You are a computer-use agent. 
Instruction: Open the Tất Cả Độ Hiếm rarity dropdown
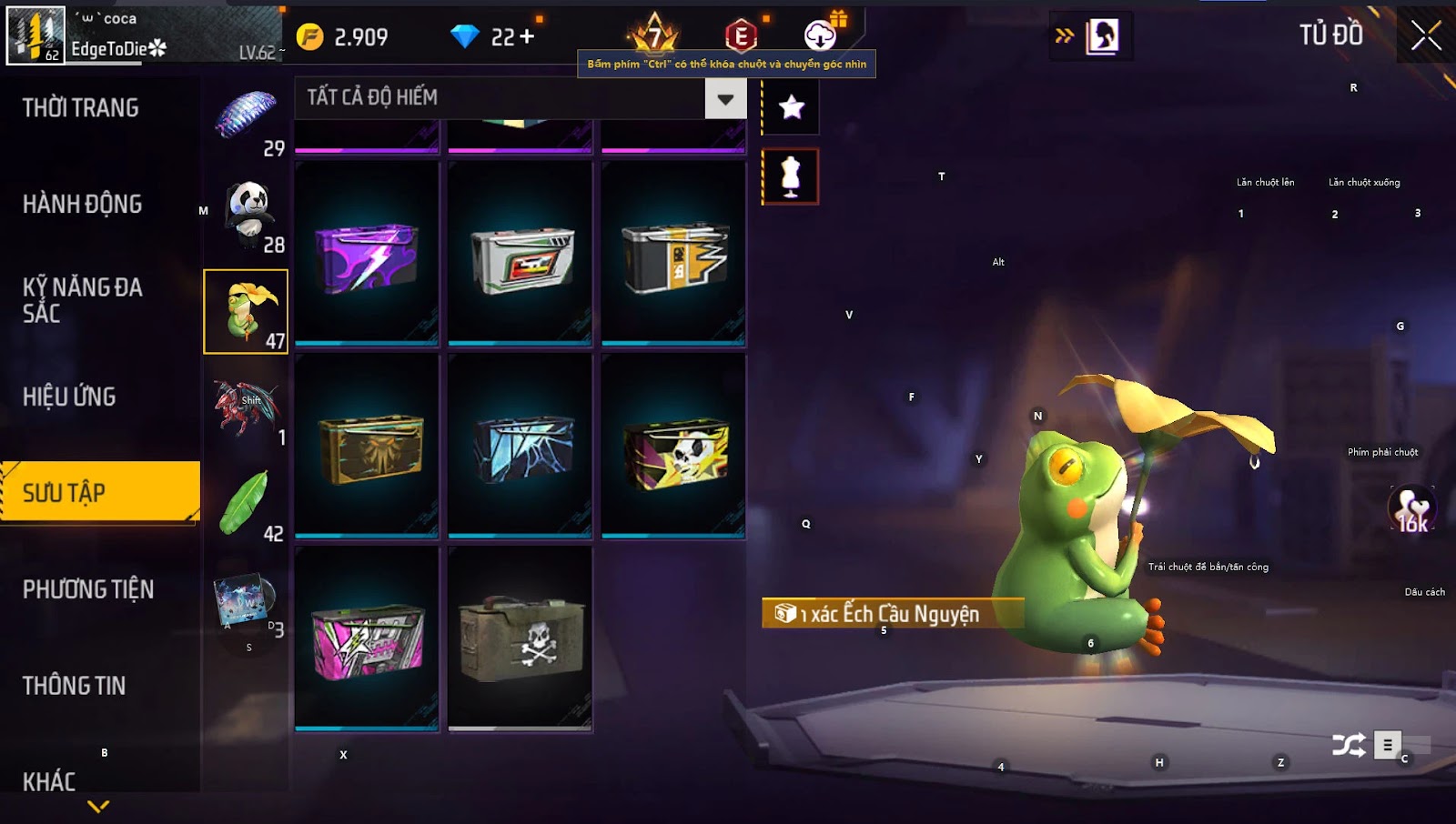click(x=725, y=99)
